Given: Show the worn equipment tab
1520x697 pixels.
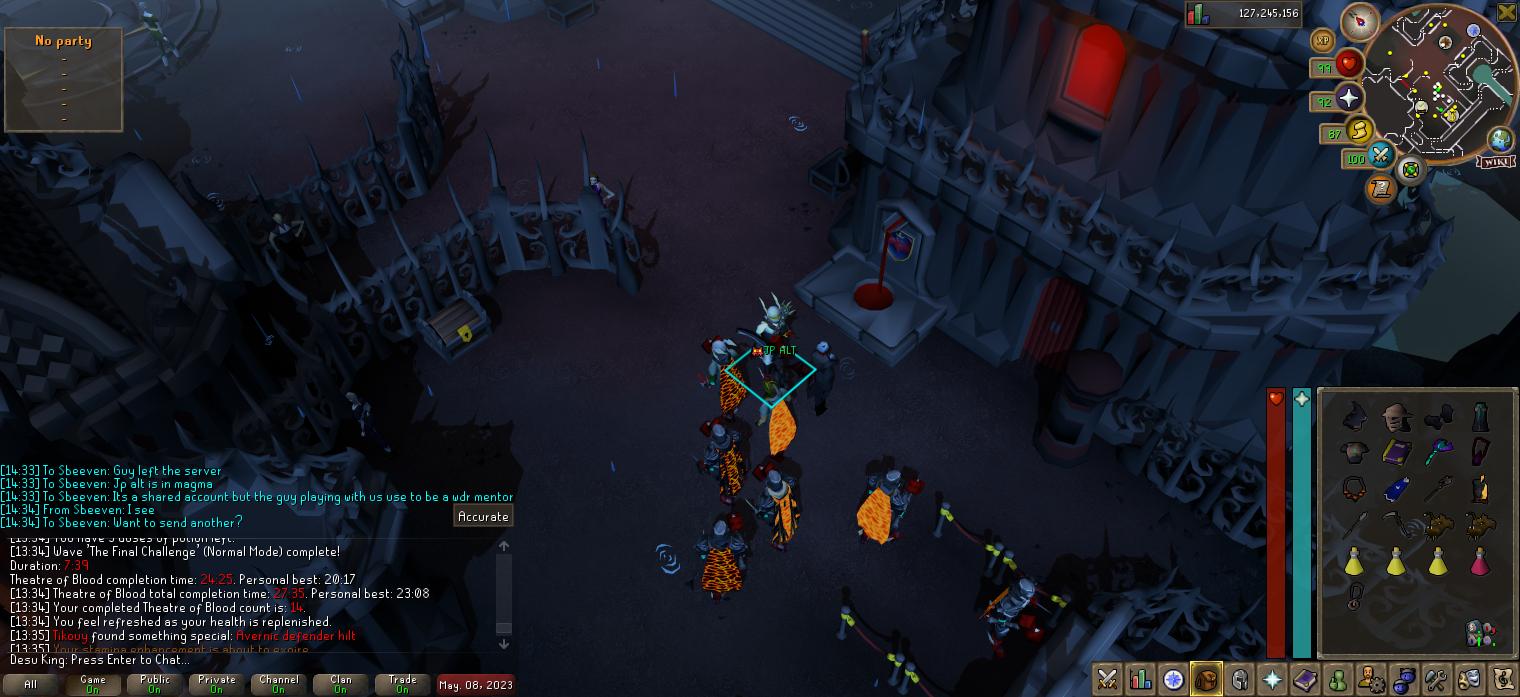Looking at the screenshot, I should (x=1239, y=680).
